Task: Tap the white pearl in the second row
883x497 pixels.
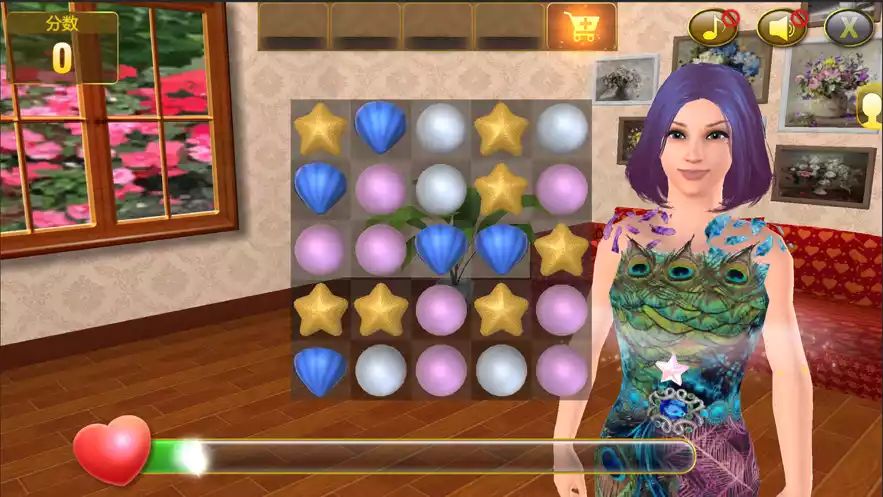Action: click(x=441, y=188)
